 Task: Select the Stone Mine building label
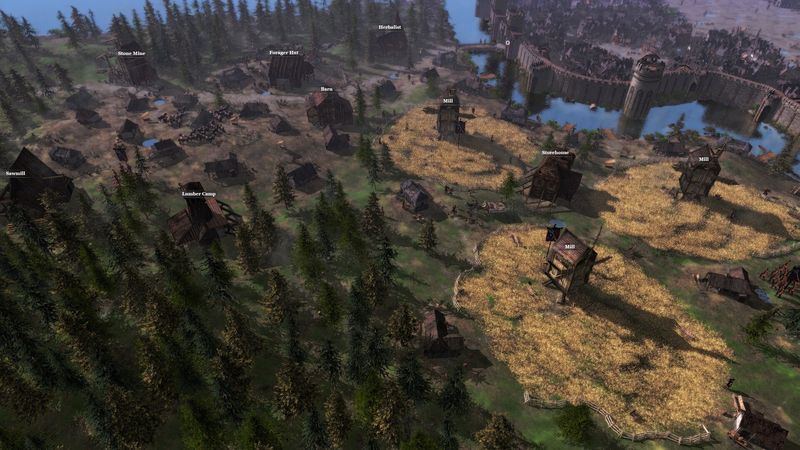tap(131, 53)
